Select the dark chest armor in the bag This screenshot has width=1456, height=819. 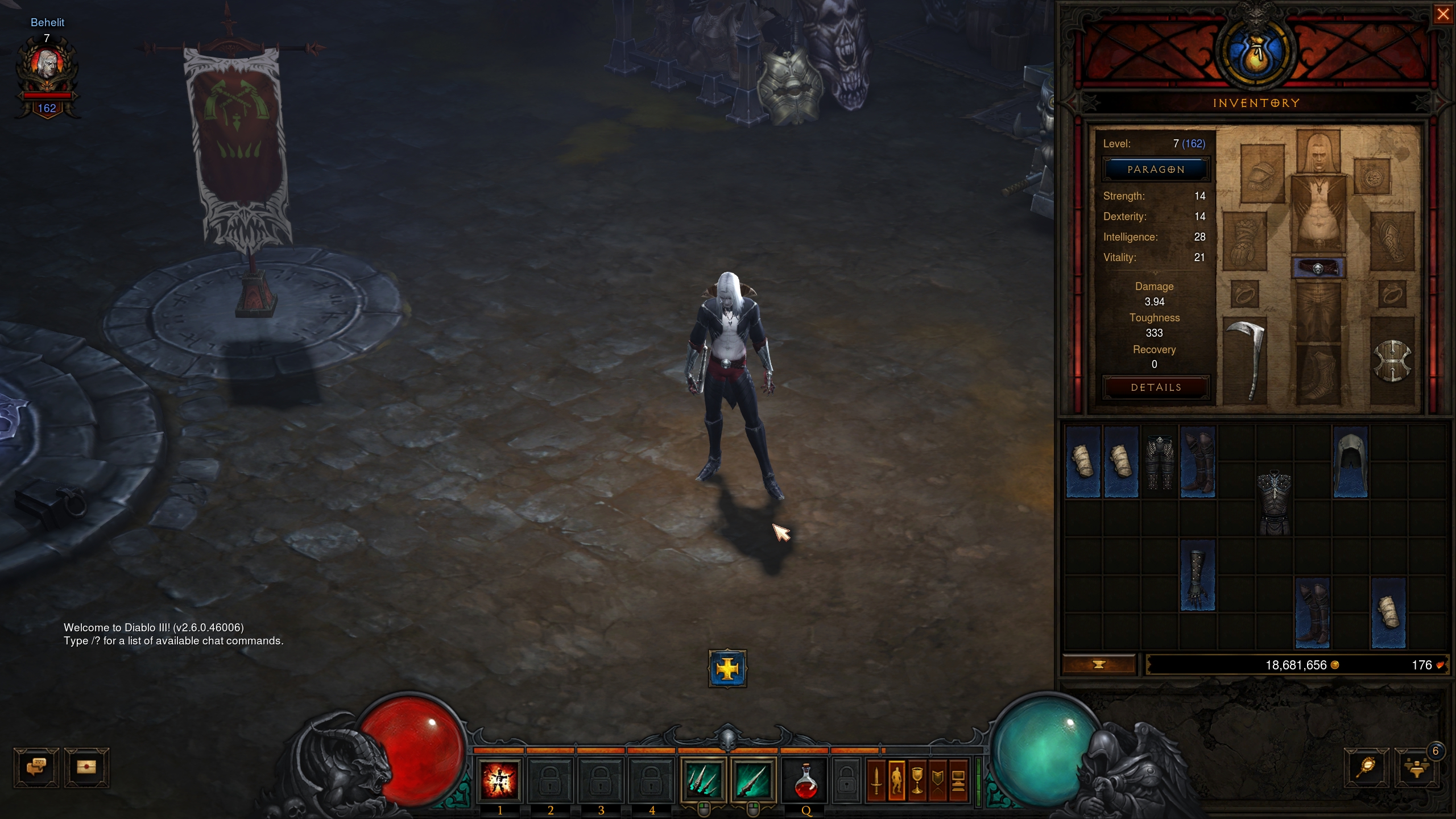(x=1274, y=502)
